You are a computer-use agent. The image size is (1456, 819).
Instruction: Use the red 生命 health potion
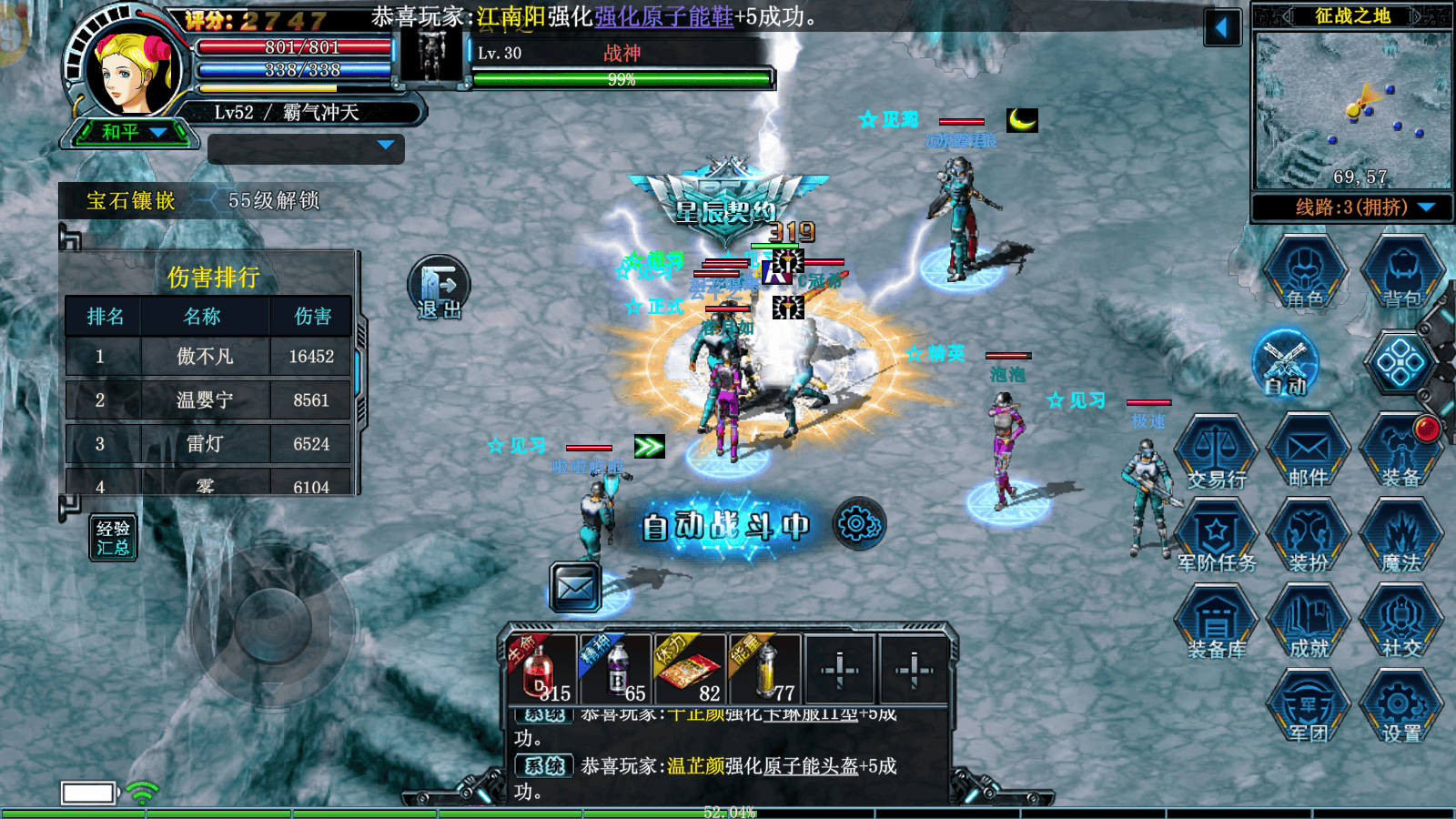point(541,671)
